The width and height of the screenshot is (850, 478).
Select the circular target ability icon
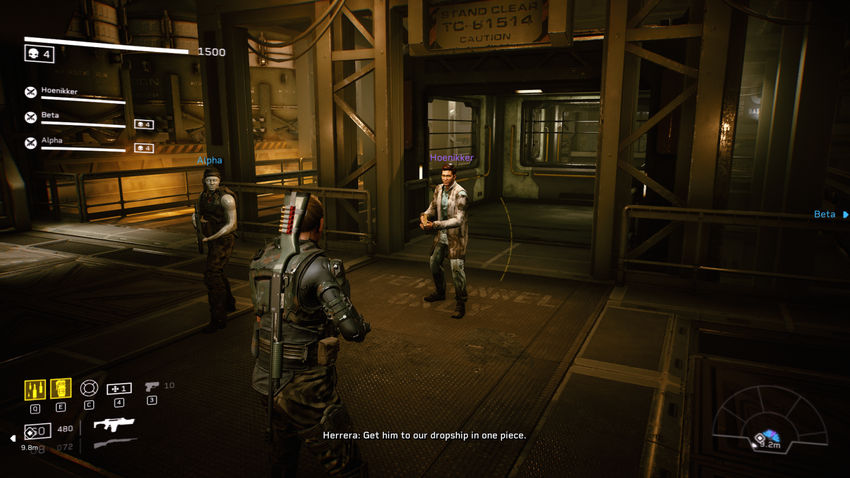tap(89, 388)
